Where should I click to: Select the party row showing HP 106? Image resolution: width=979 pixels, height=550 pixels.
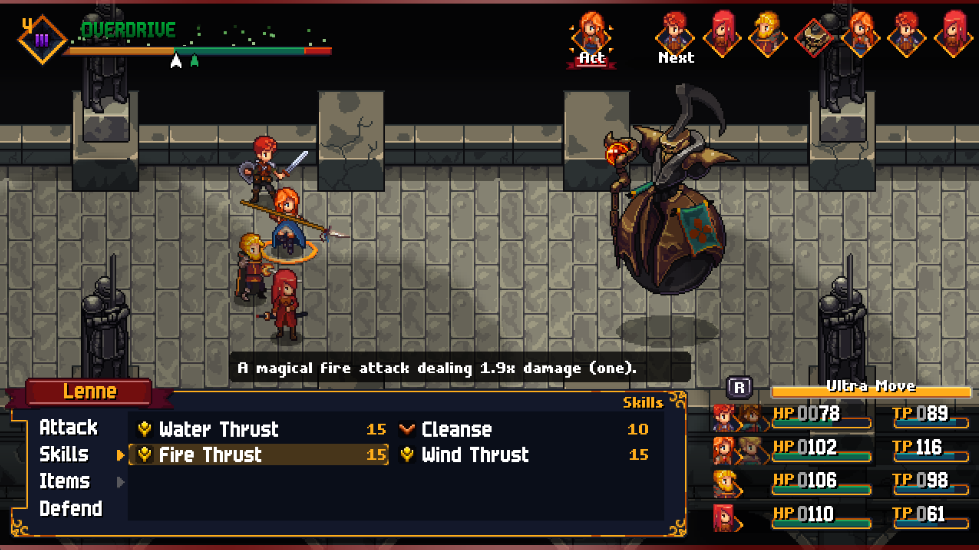point(842,482)
